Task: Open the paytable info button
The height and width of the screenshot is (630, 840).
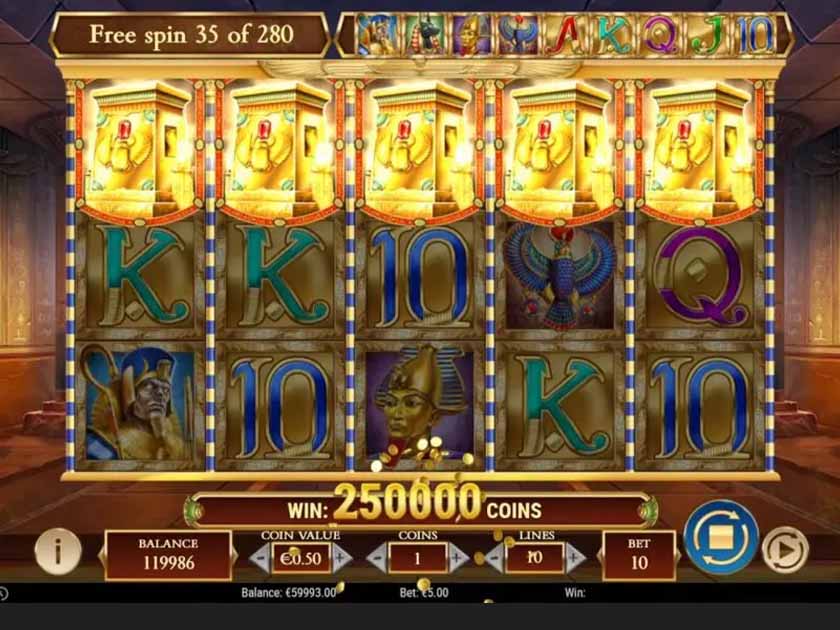Action: [58, 551]
